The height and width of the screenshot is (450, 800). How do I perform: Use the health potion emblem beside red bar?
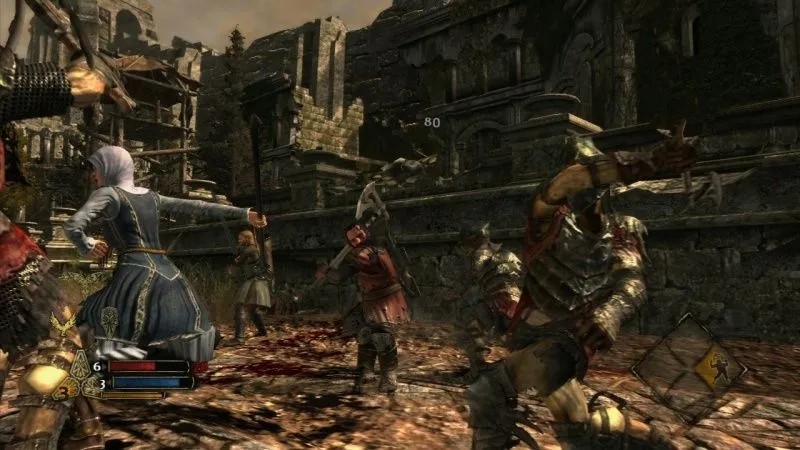point(82,364)
